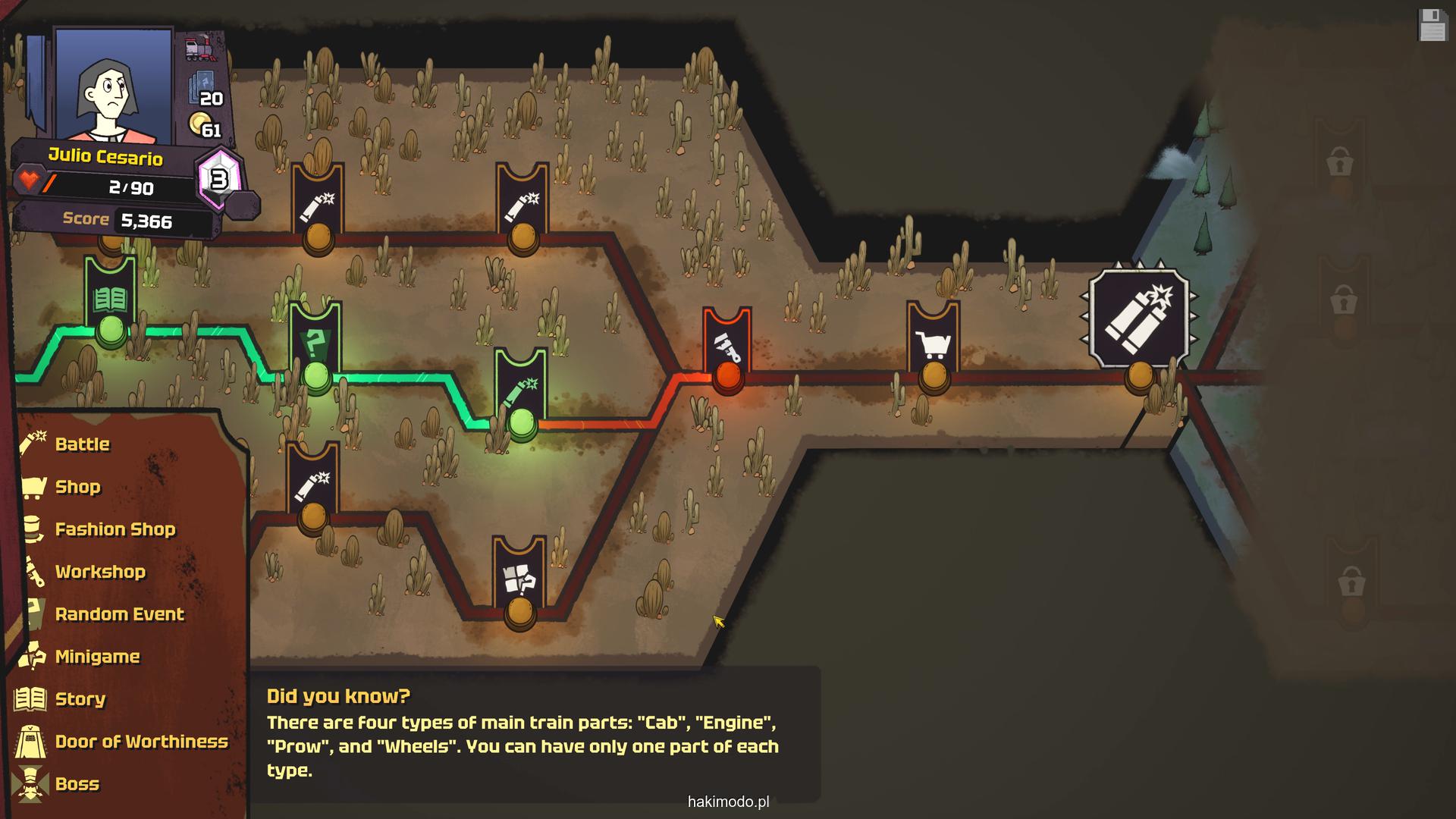Click the hexagonal level 3 gem badge

pos(219,180)
